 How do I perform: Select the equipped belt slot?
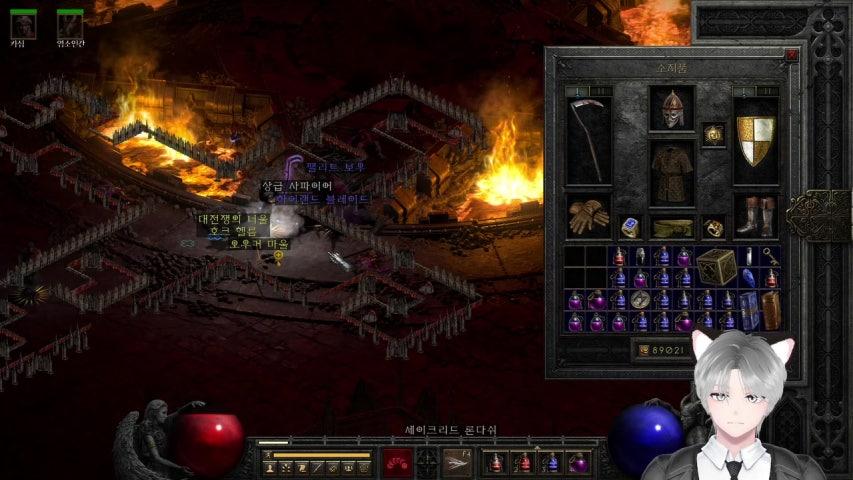[x=671, y=228]
